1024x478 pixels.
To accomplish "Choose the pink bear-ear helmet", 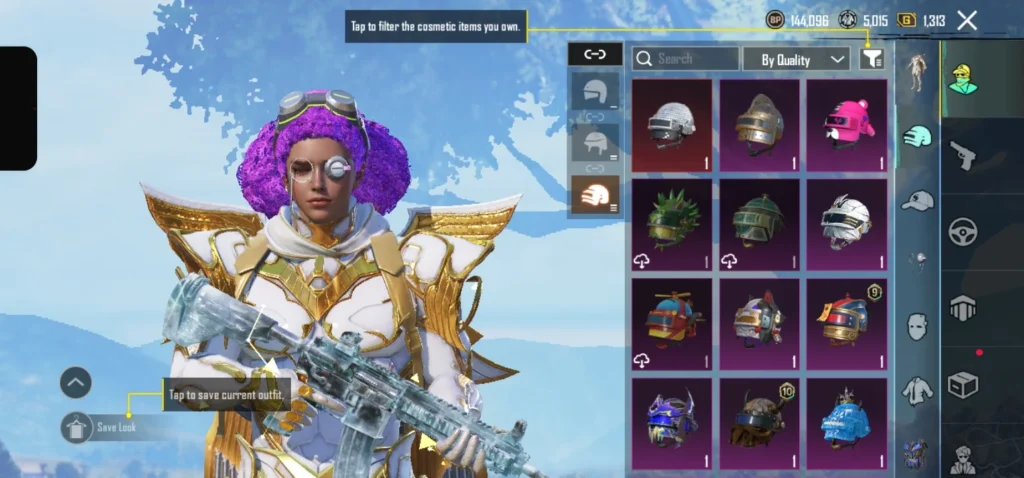I will pyautogui.click(x=846, y=125).
